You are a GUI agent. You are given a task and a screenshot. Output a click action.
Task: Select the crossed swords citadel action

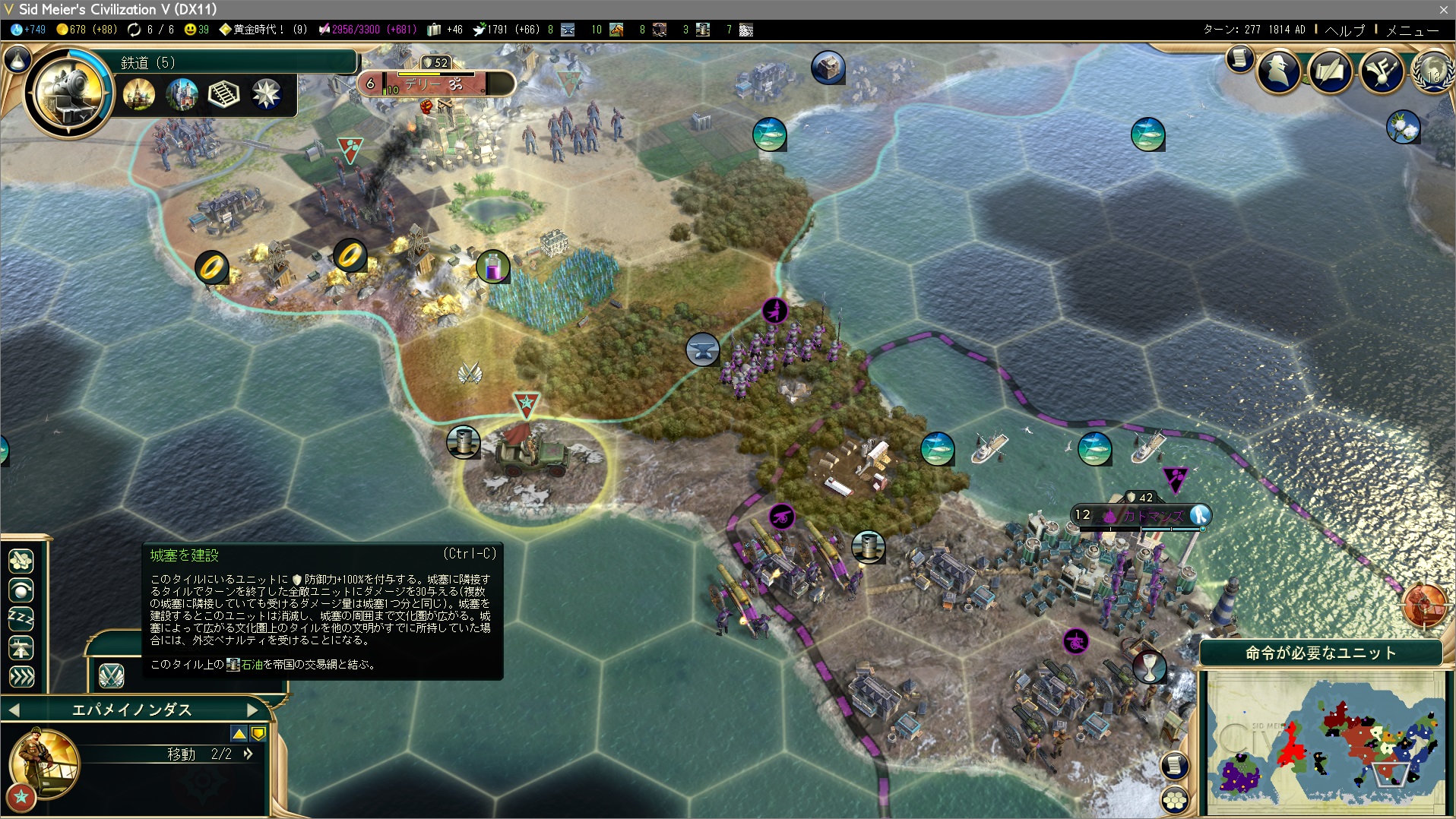coord(111,675)
